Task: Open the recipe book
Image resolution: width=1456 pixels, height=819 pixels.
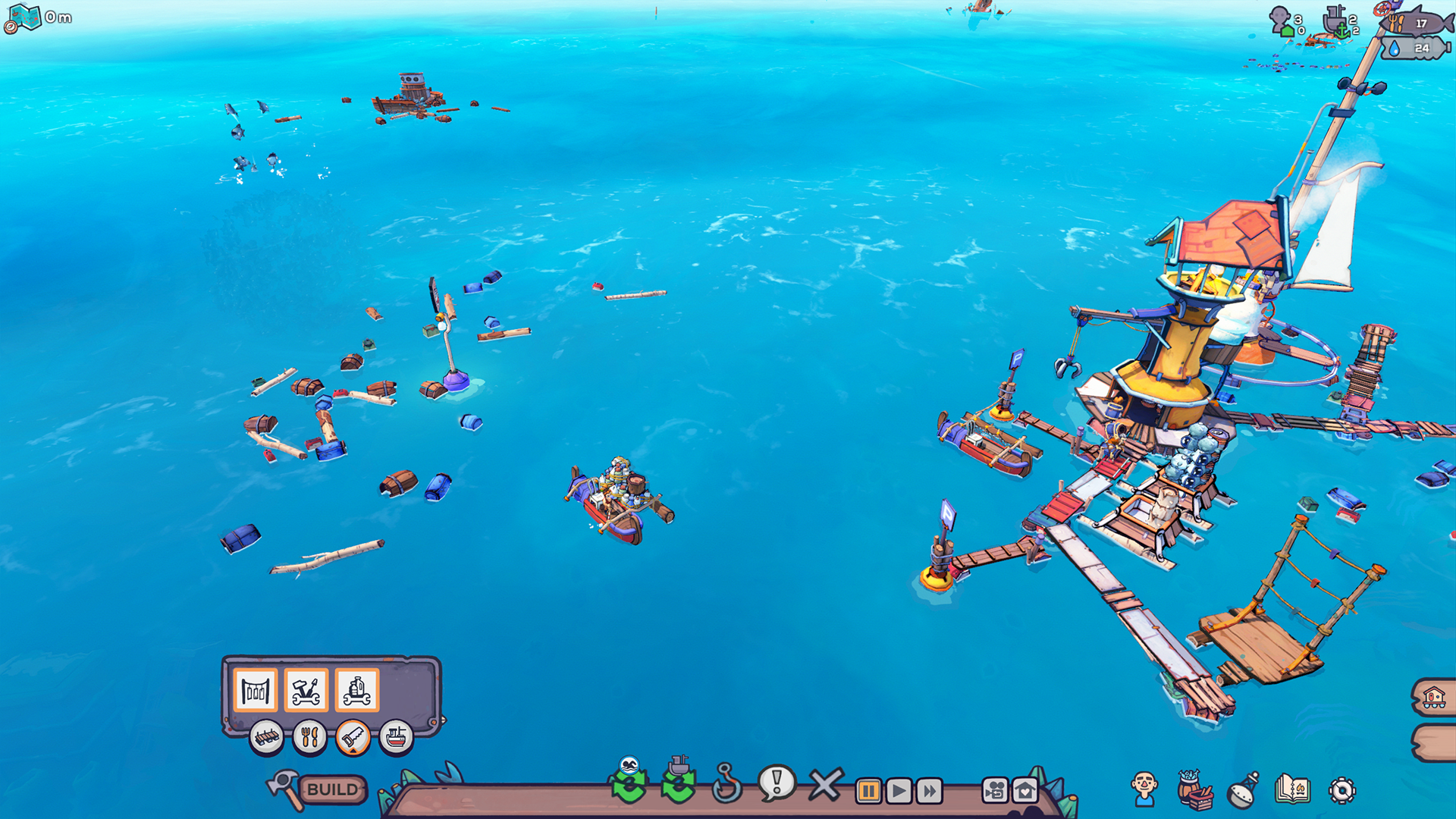Action: coord(1292,789)
